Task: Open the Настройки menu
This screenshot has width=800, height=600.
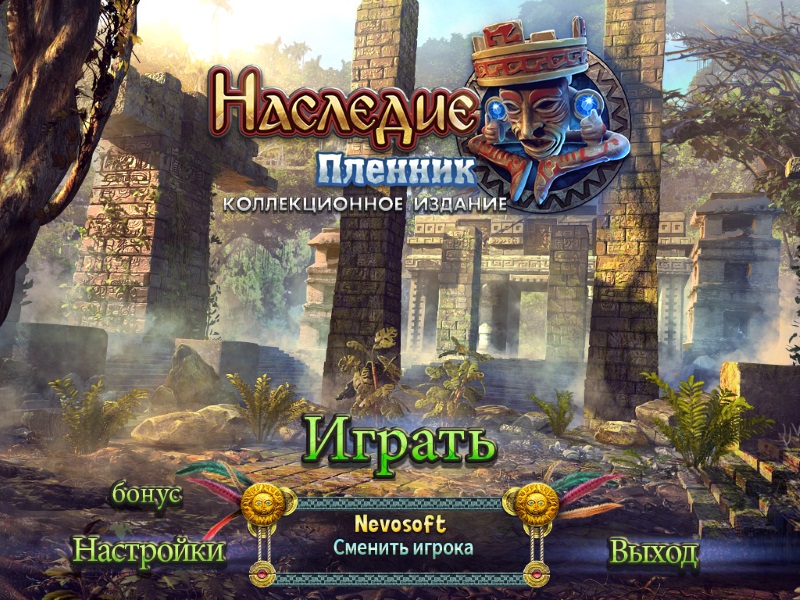Action: click(x=149, y=550)
